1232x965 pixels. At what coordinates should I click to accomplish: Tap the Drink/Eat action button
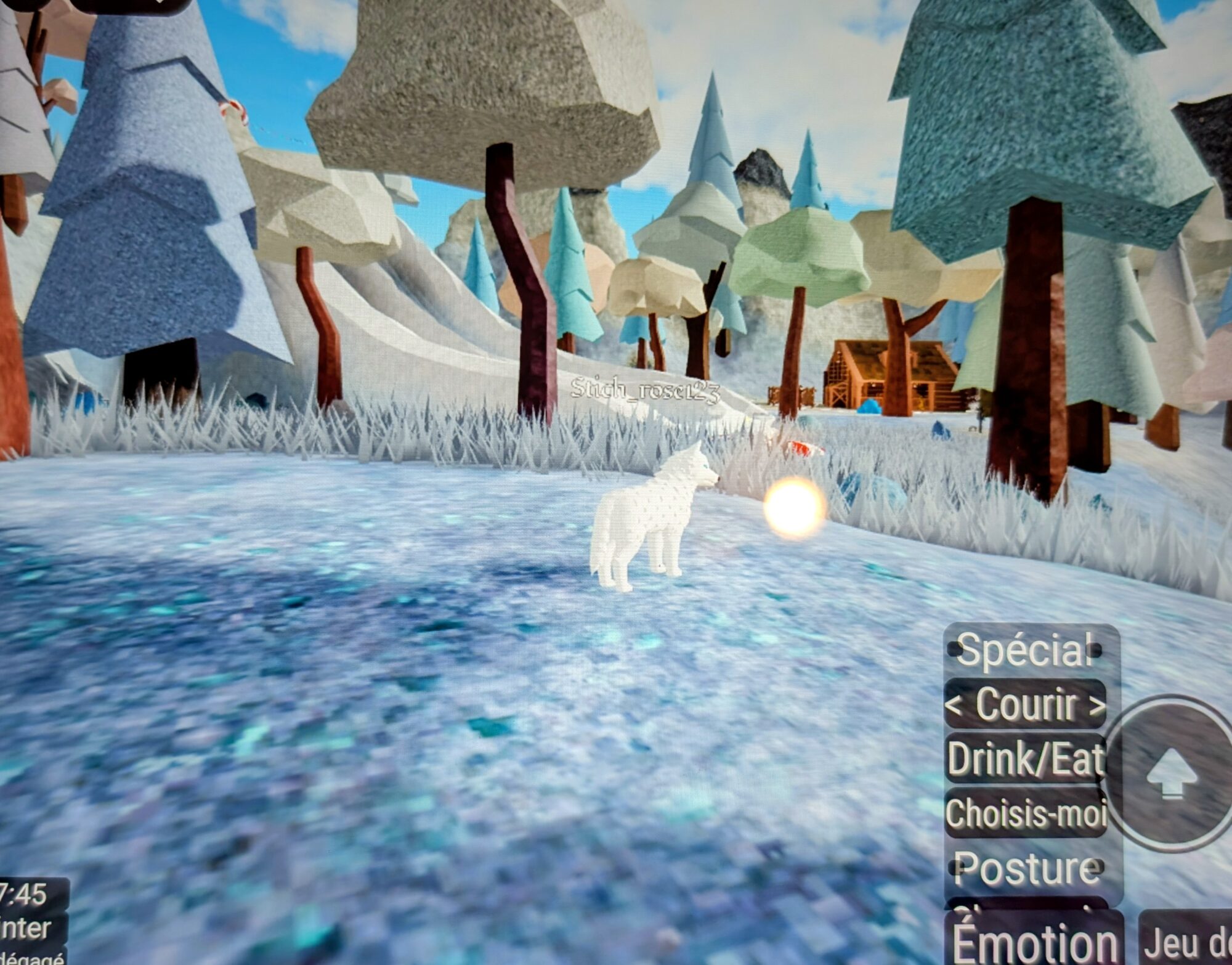coord(1025,758)
